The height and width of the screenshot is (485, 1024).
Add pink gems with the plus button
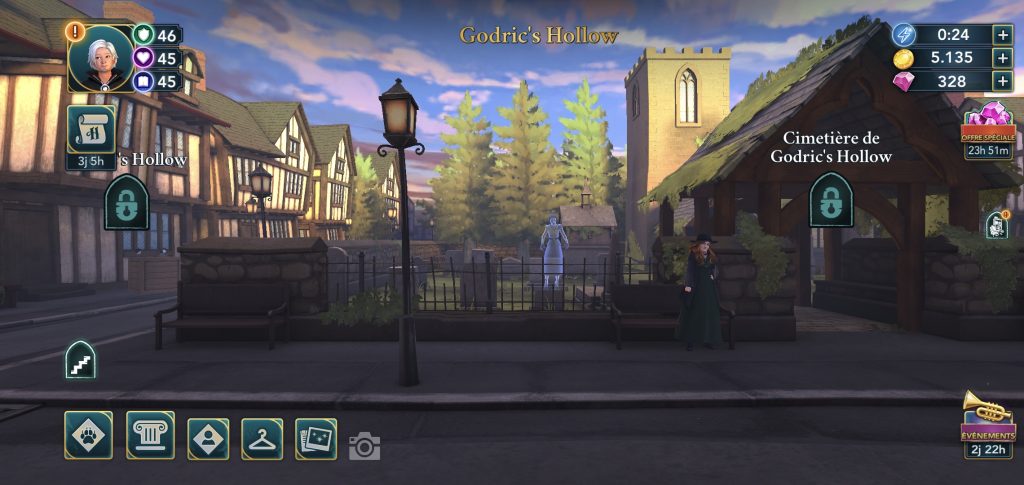pos(1002,82)
